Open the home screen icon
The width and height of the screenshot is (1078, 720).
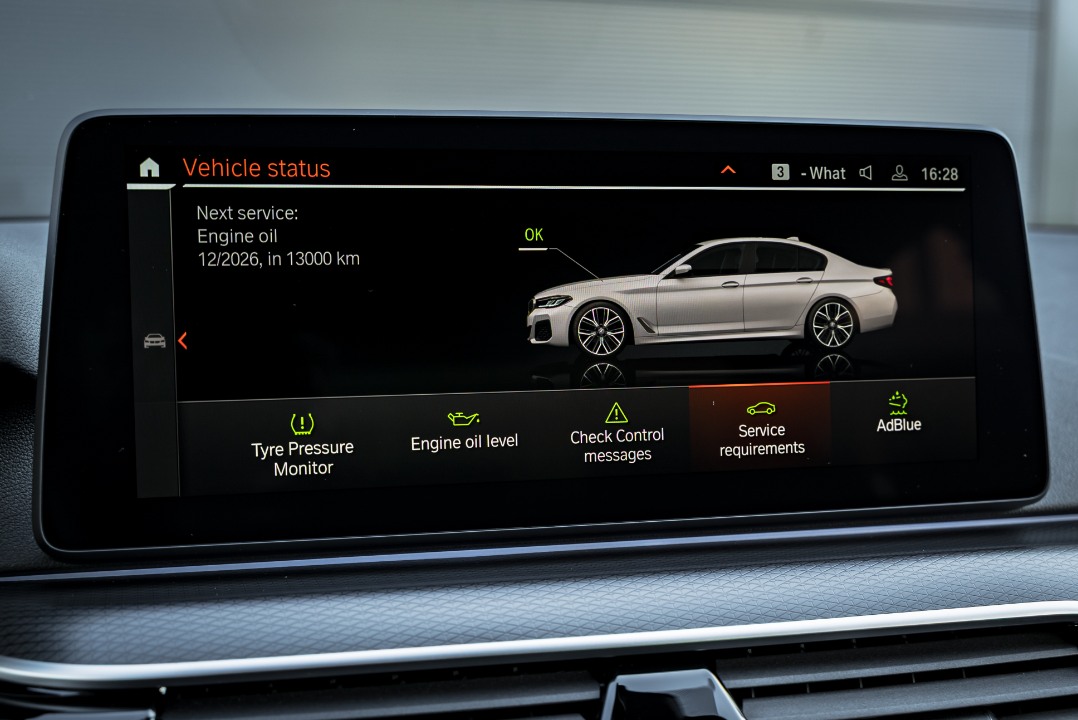149,168
